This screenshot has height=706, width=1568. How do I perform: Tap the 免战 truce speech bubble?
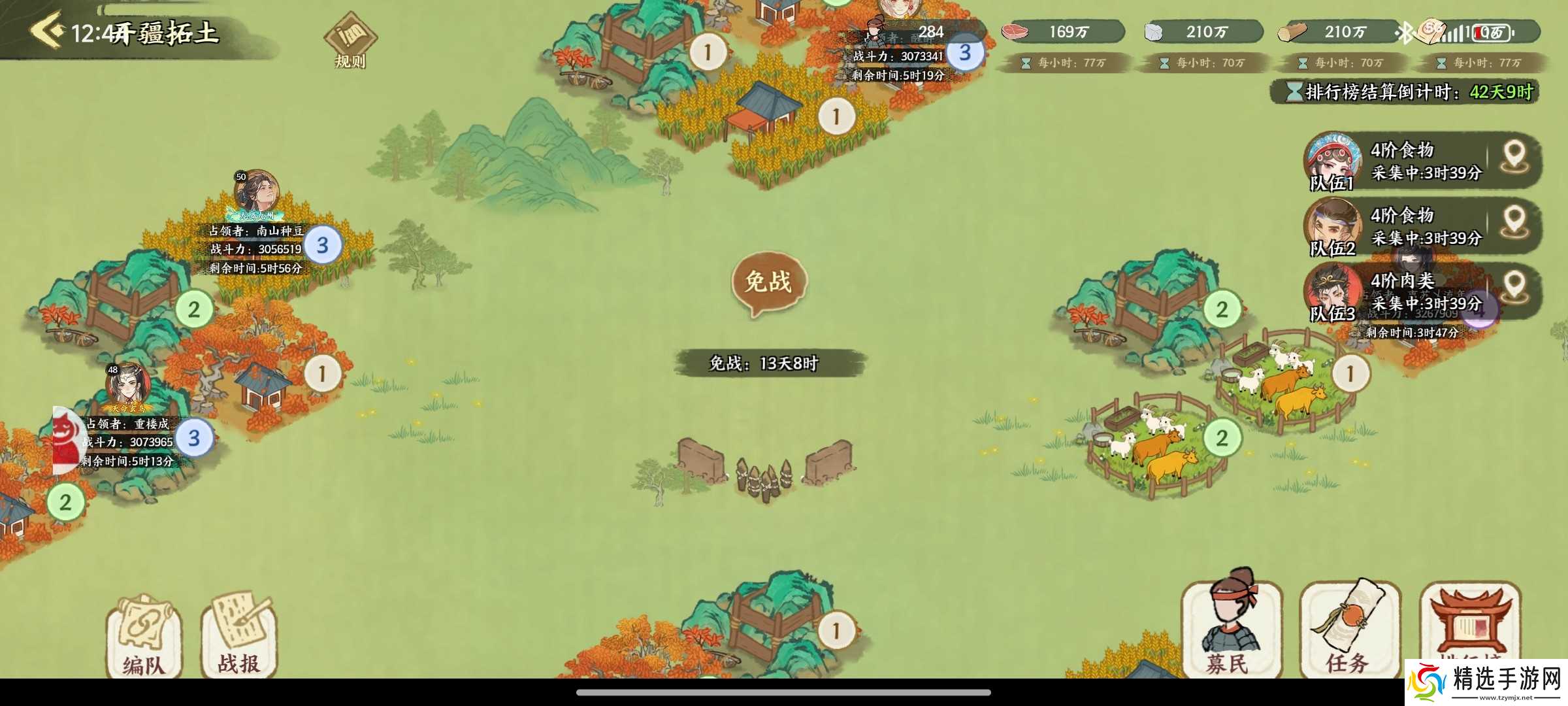click(769, 282)
